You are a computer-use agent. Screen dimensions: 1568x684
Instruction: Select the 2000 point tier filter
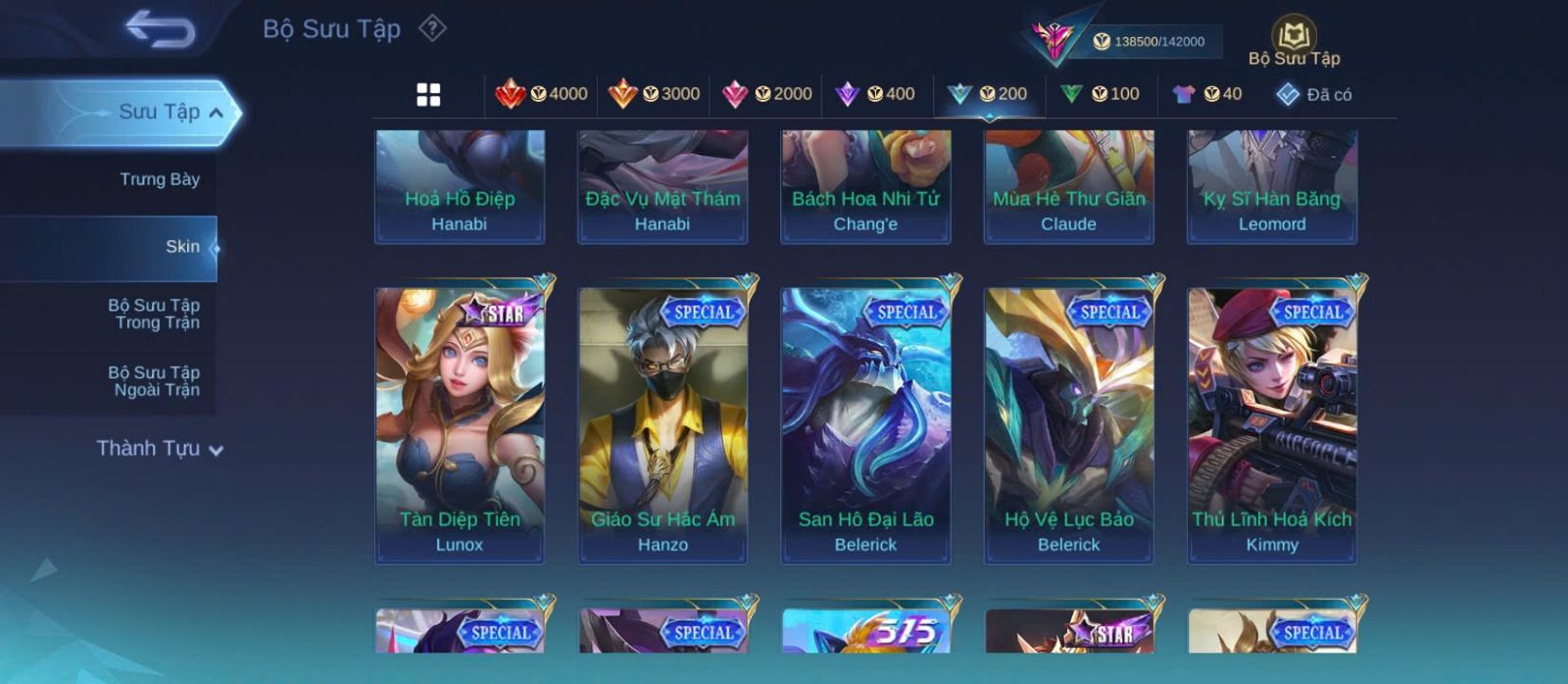pyautogui.click(x=766, y=94)
